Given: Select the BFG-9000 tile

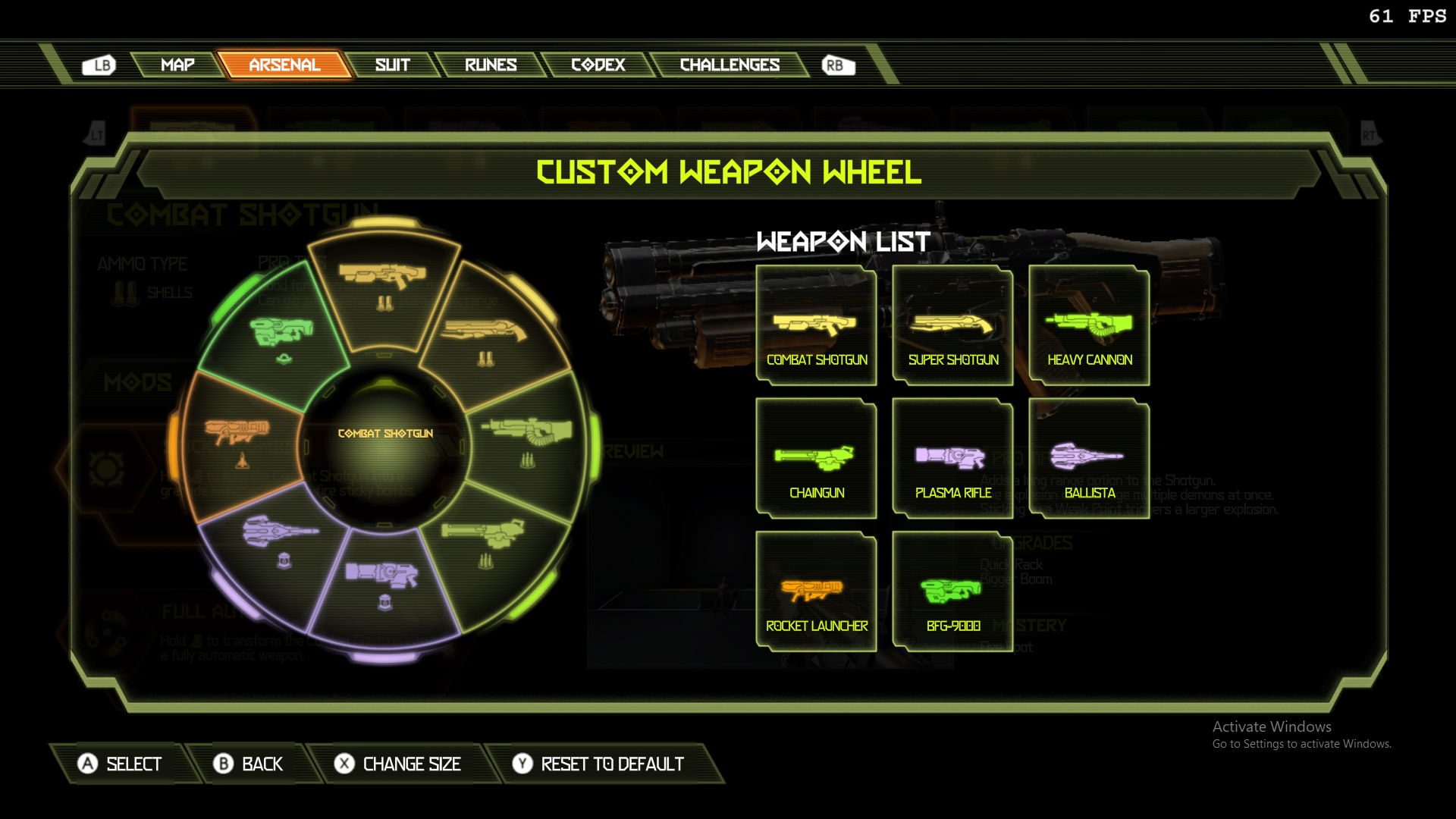Looking at the screenshot, I should tap(952, 592).
